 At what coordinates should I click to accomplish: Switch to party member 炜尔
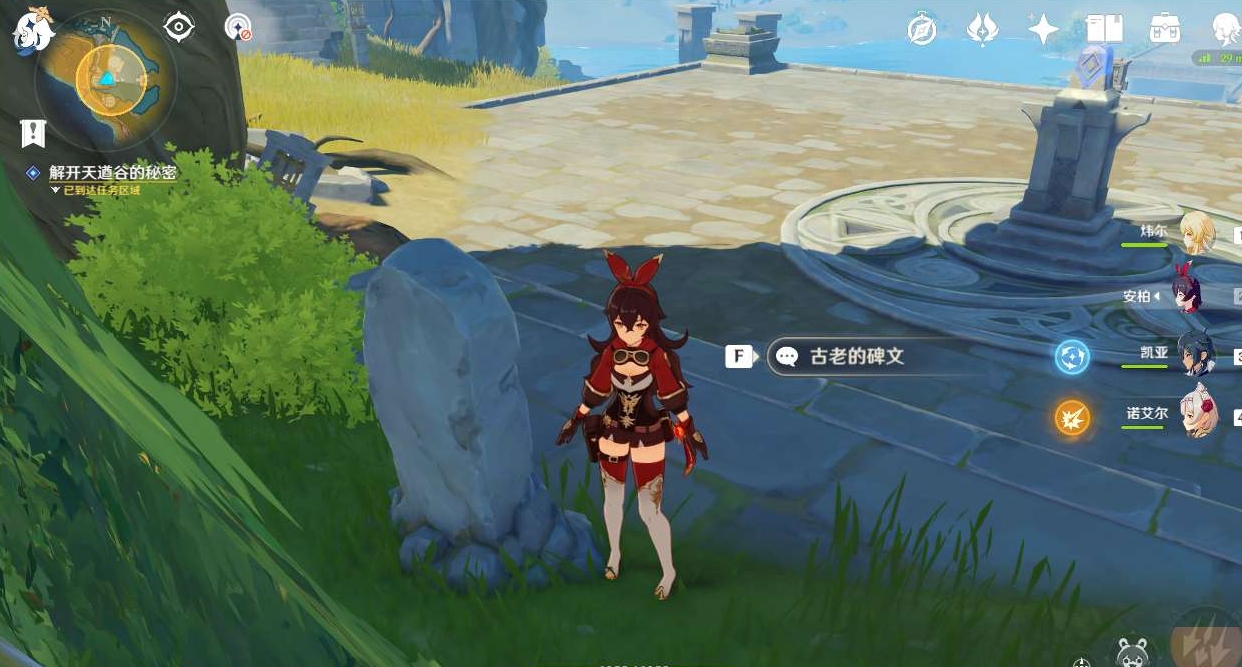1196,234
